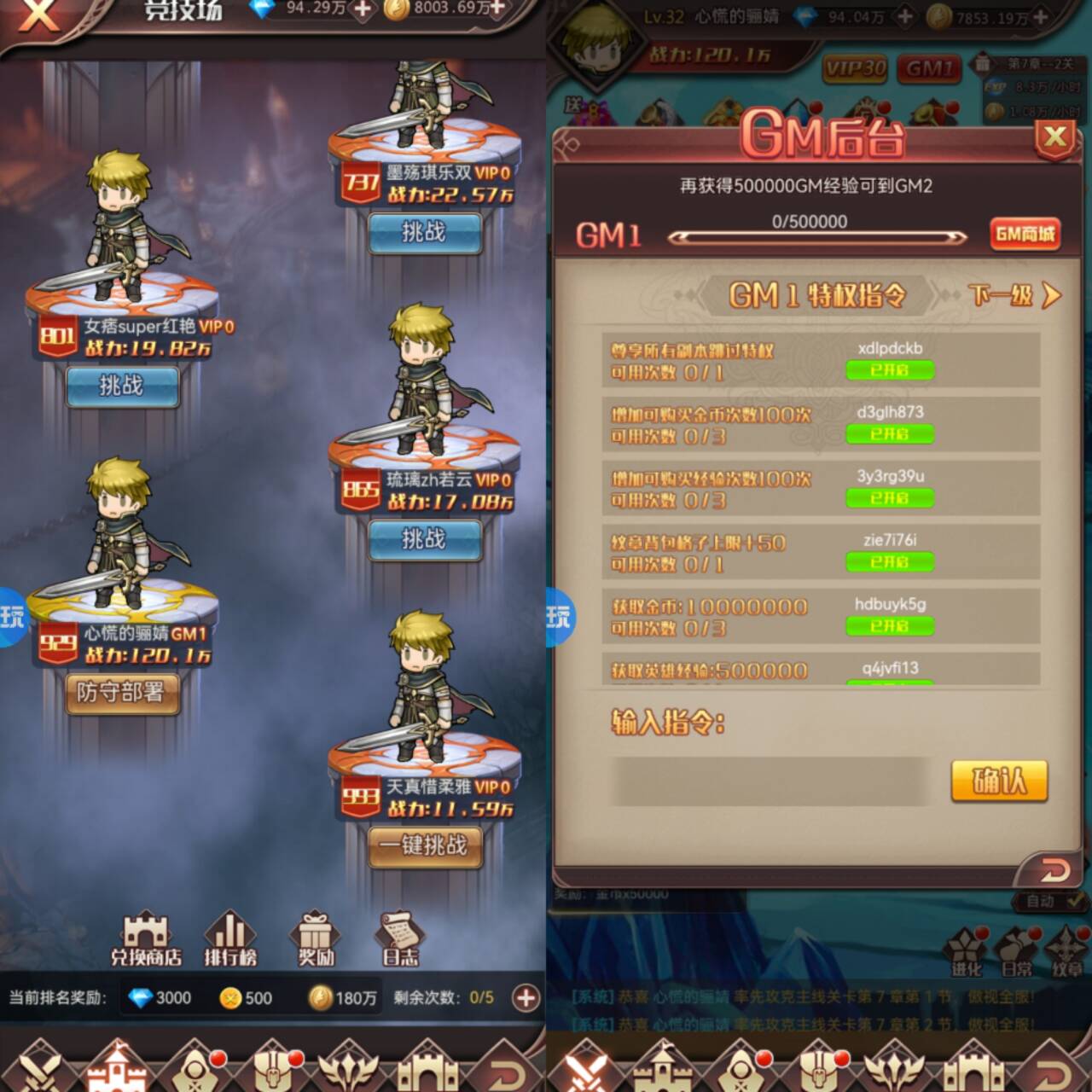Confirm the command with 确认
Viewport: 1092px width, 1092px height.
click(x=998, y=781)
